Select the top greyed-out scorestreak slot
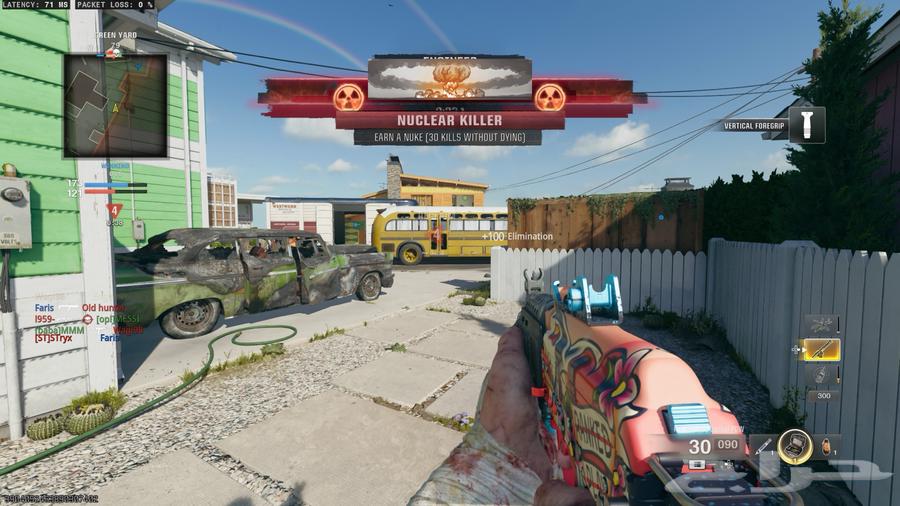 coord(822,324)
